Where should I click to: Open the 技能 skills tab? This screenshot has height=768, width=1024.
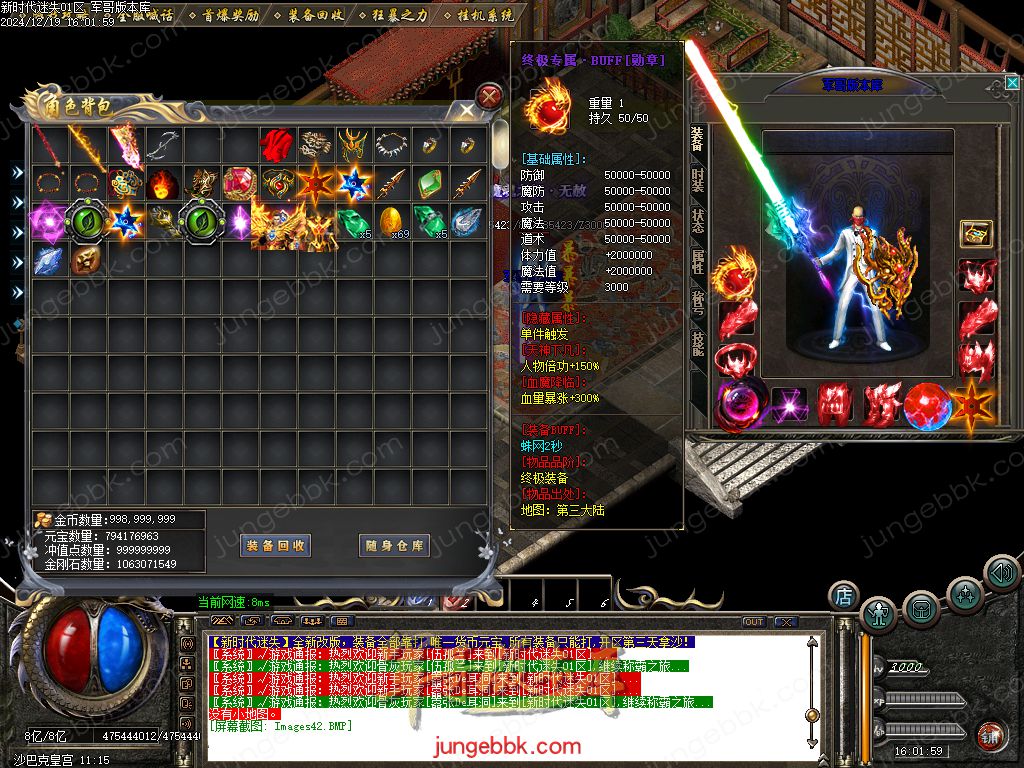697,343
